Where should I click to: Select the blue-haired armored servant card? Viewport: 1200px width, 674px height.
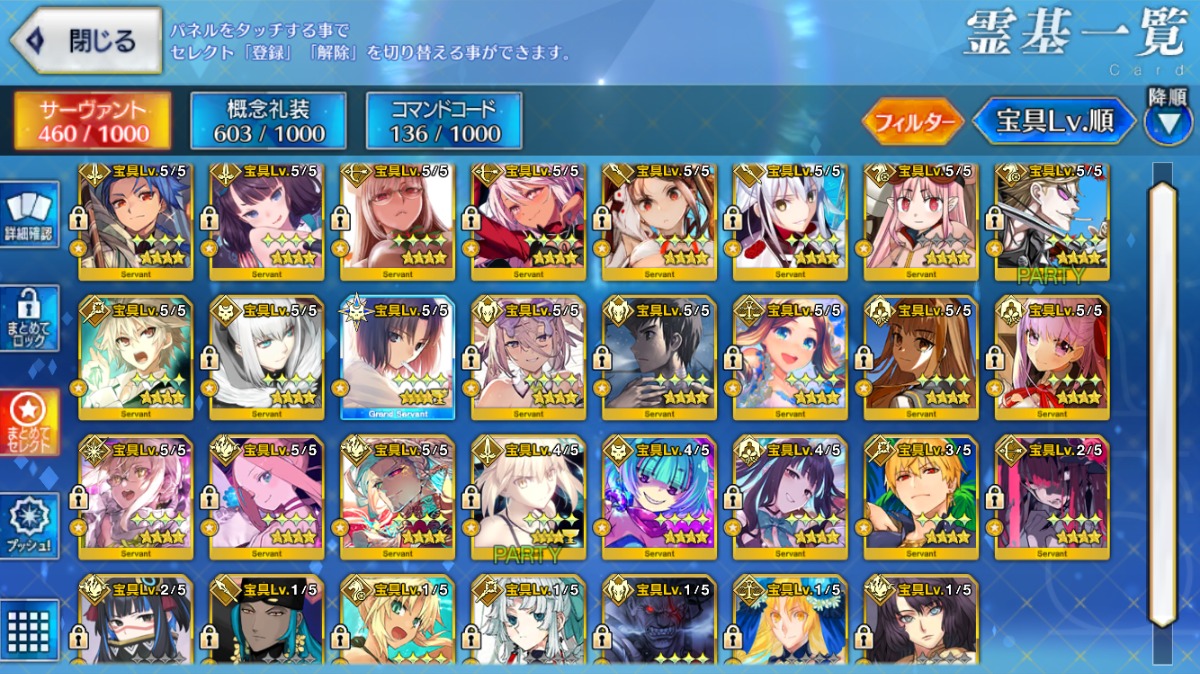coord(135,220)
